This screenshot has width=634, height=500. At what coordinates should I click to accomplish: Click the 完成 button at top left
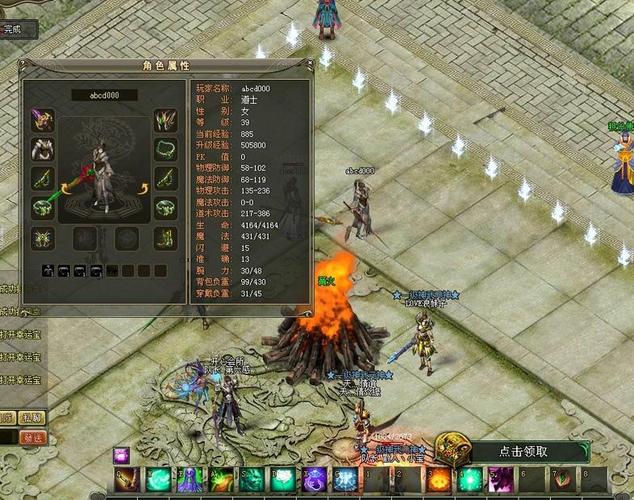point(14,29)
